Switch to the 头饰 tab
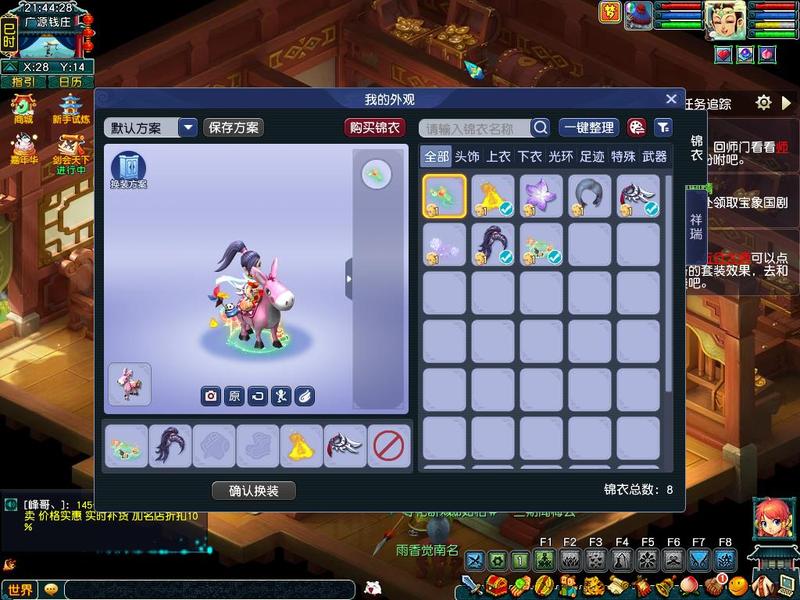 tap(467, 156)
